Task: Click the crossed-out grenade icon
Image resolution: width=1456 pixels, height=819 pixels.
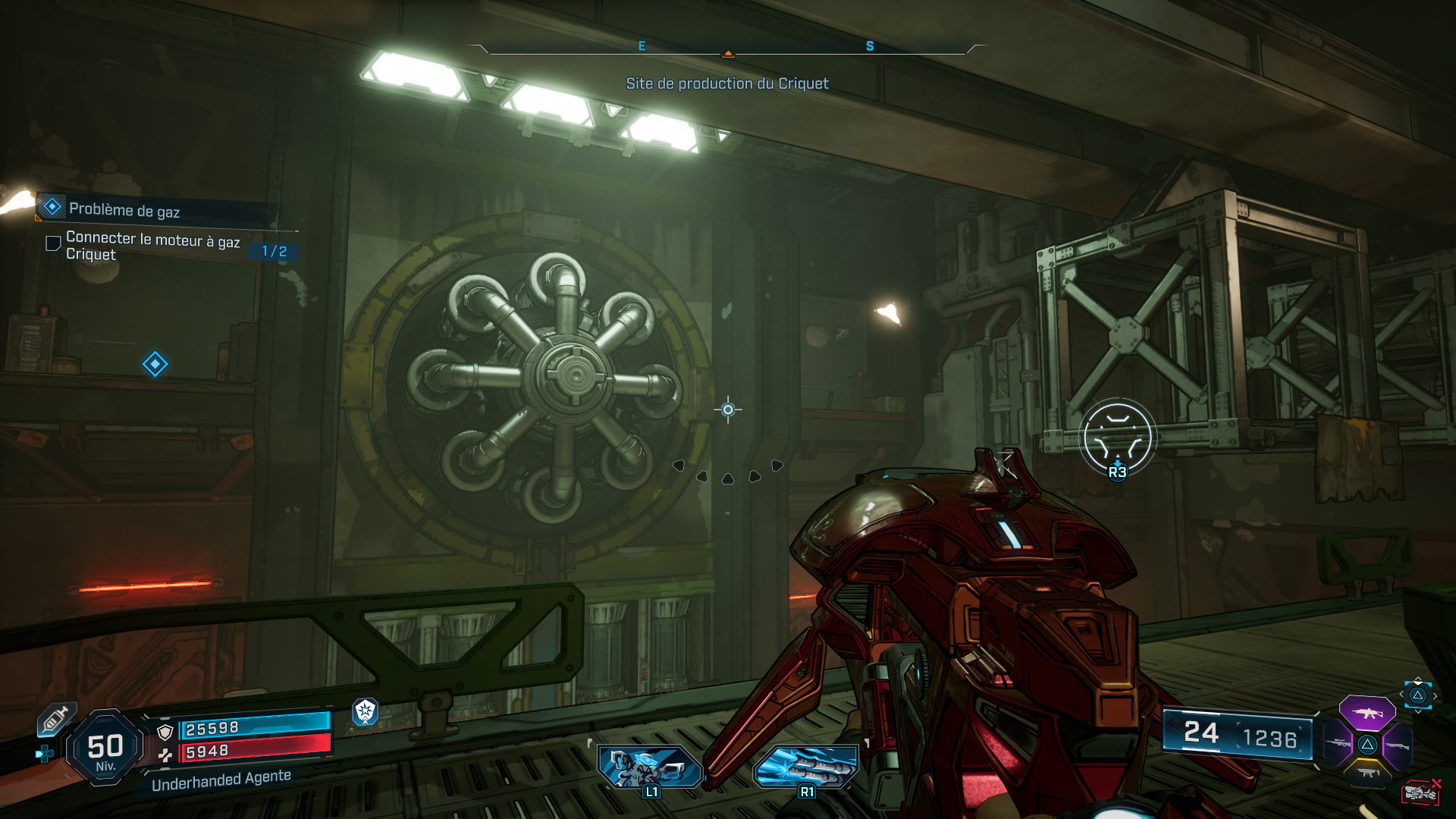Action: tap(1422, 791)
